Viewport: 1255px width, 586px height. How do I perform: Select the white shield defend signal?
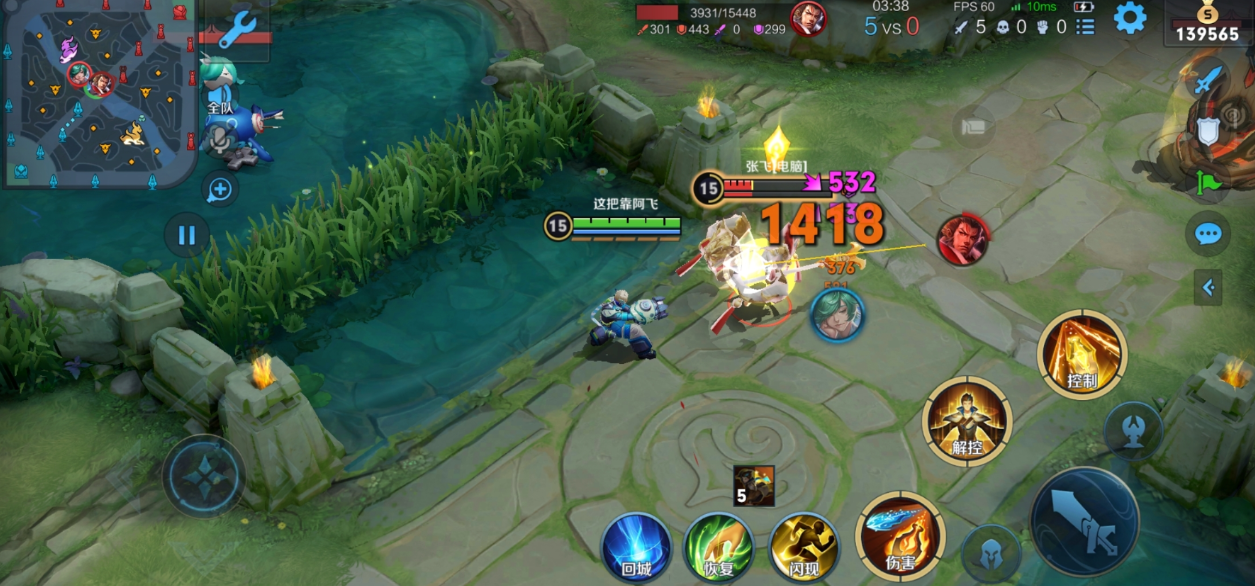[x=1209, y=131]
